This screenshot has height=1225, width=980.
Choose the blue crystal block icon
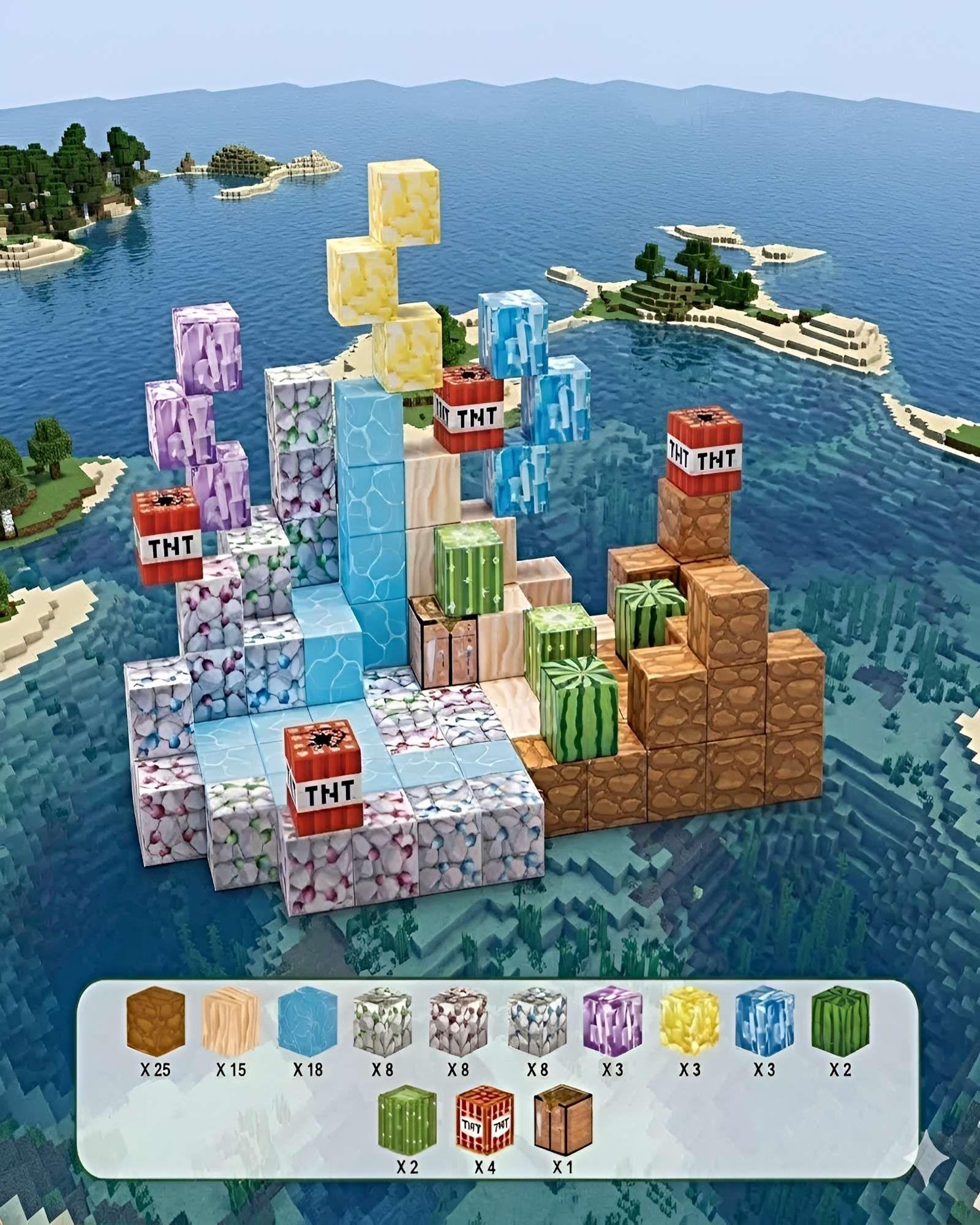pyautogui.click(x=764, y=1022)
